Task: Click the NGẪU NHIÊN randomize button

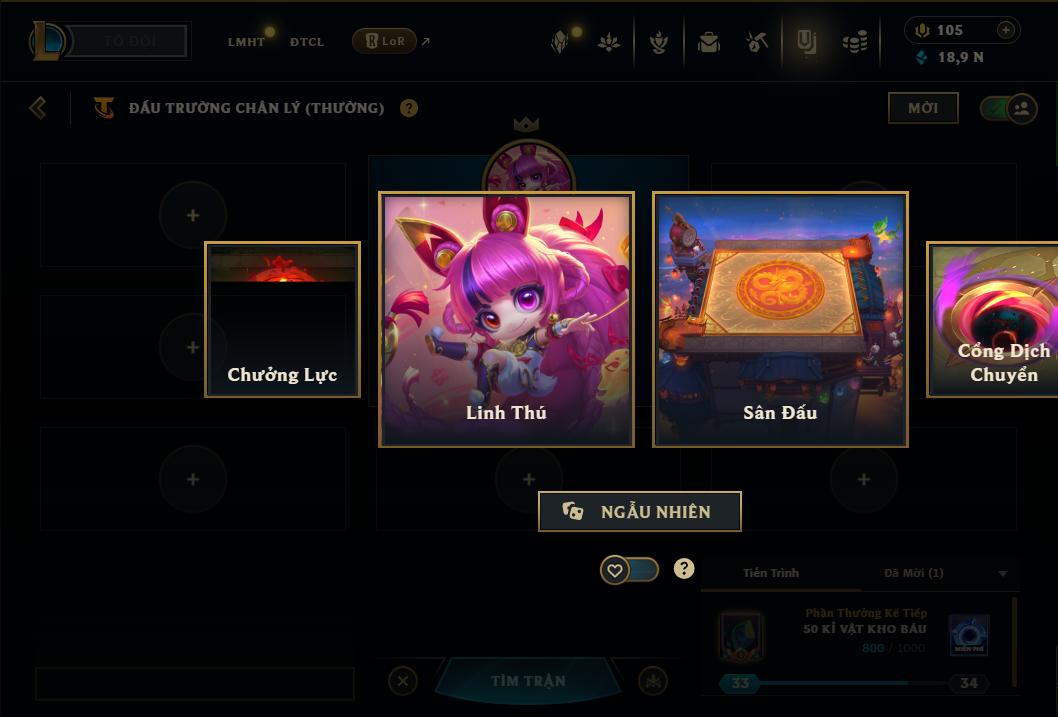Action: [x=640, y=511]
